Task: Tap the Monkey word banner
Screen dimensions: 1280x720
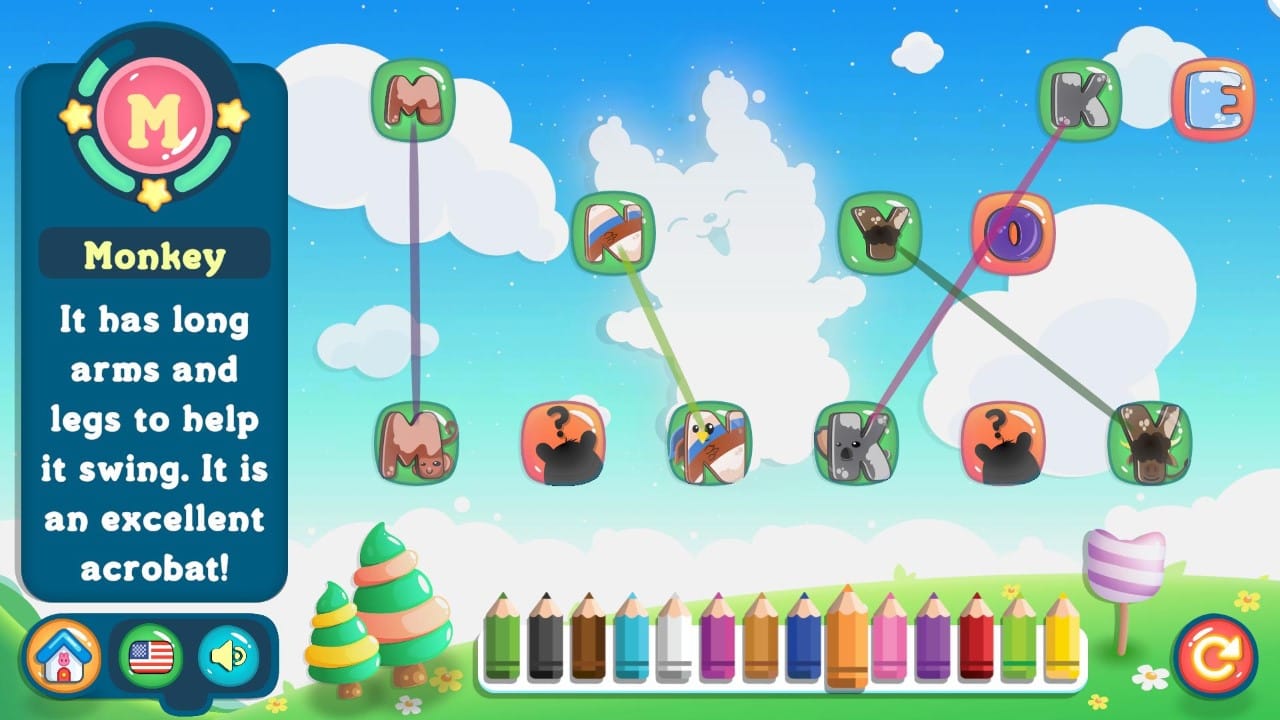Action: (x=152, y=253)
